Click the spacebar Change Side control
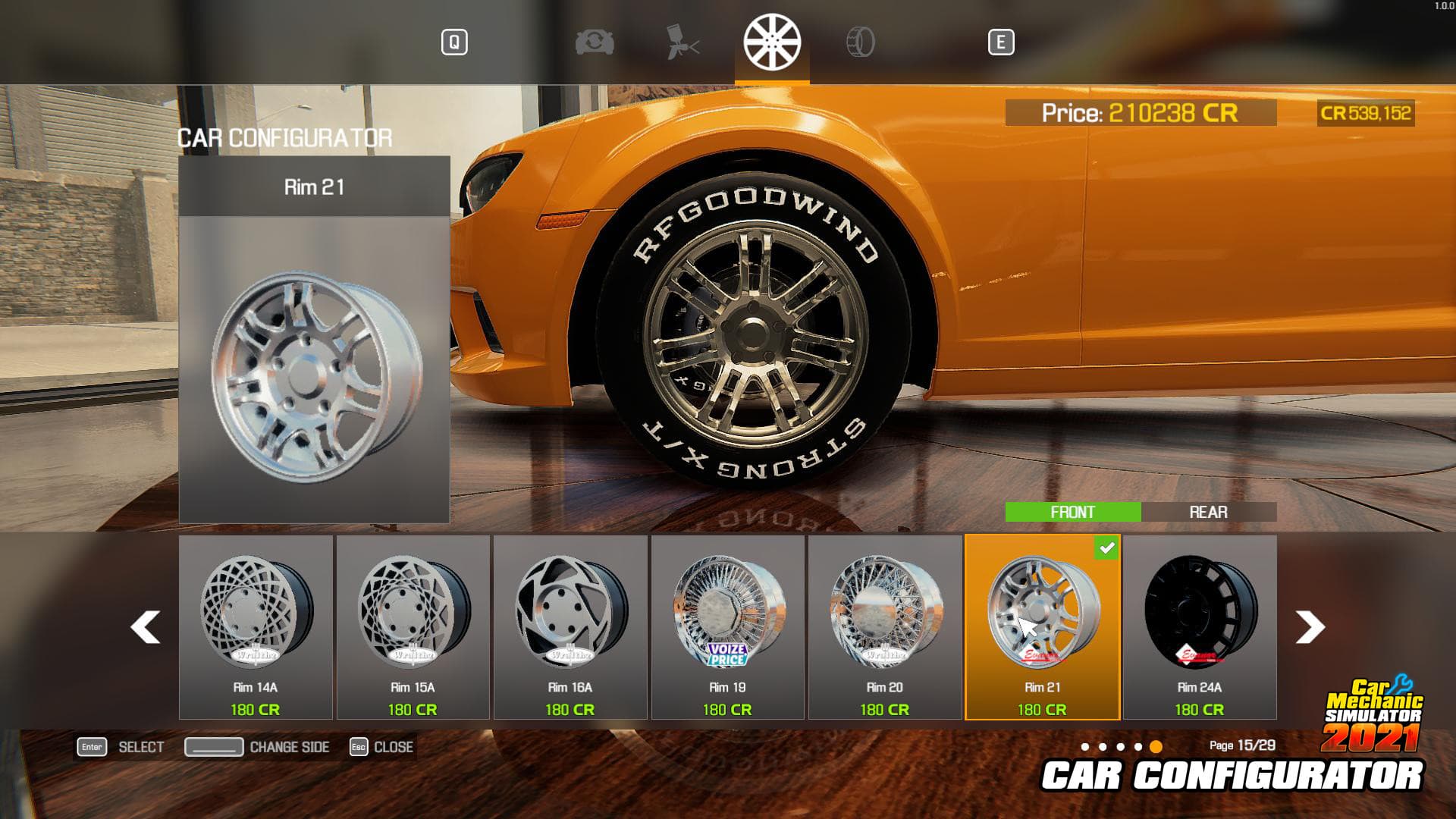 [x=215, y=747]
